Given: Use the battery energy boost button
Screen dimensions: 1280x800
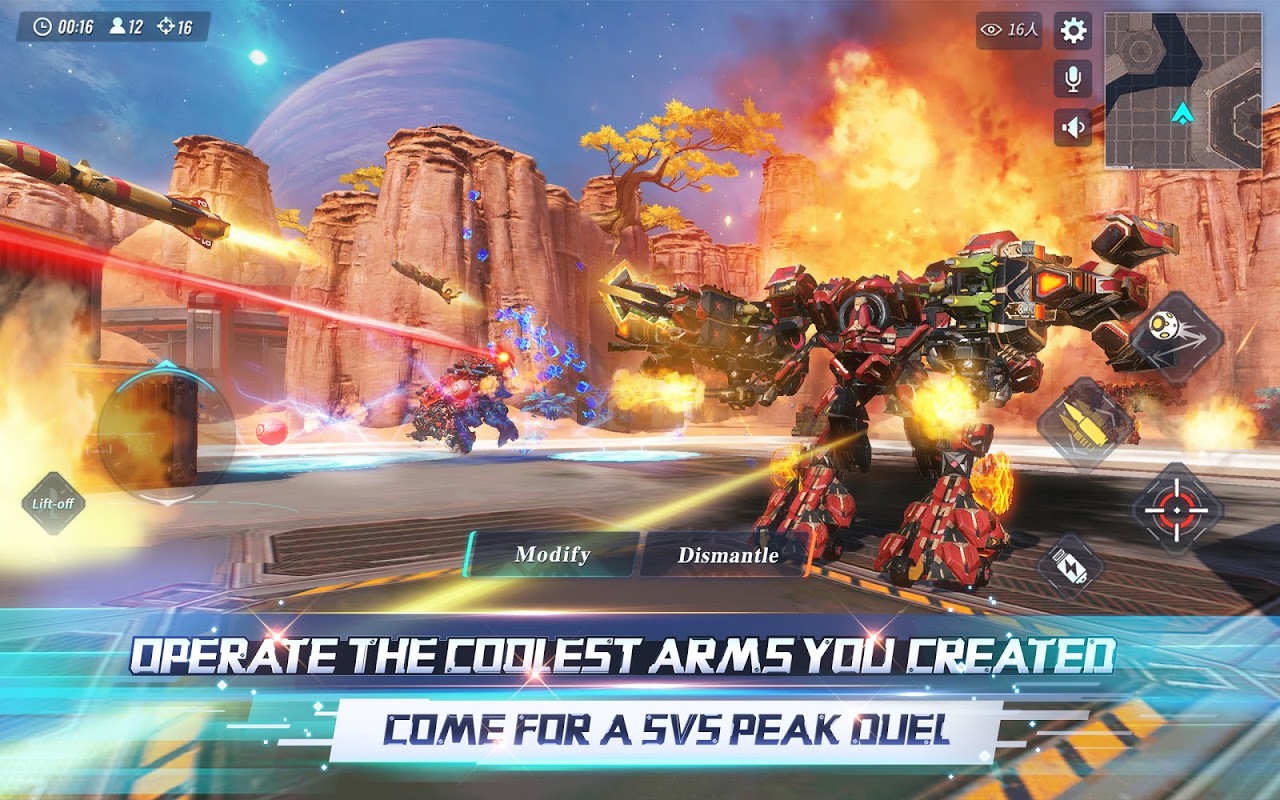Looking at the screenshot, I should click(x=1069, y=566).
